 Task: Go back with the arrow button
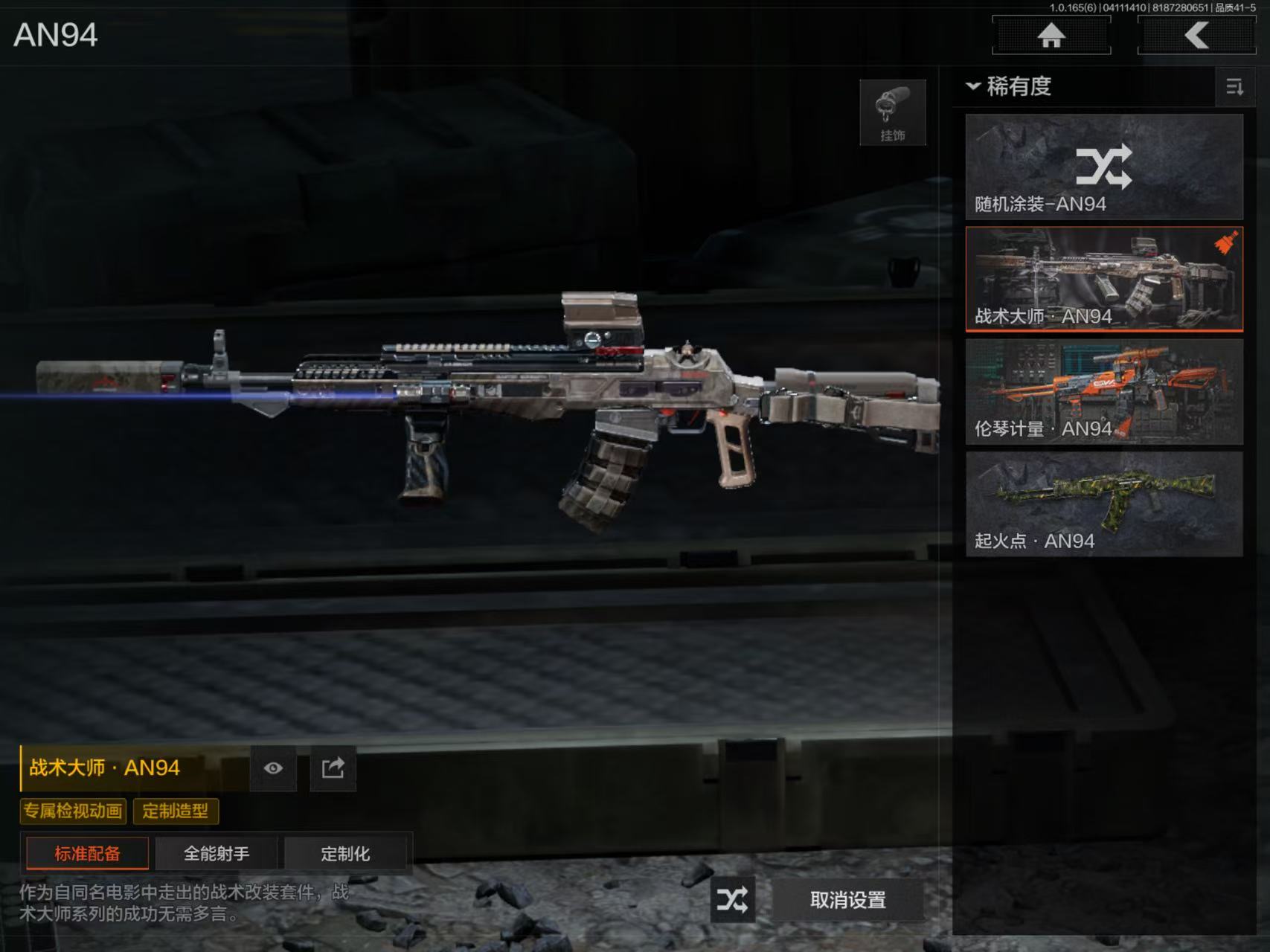(1196, 35)
